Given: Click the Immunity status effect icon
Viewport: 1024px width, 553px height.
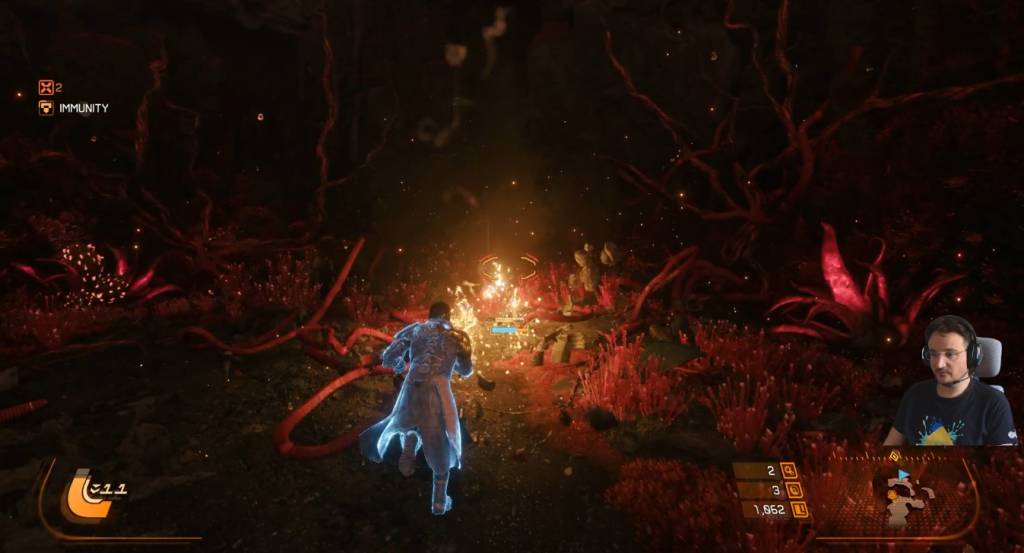Looking at the screenshot, I should (46, 108).
